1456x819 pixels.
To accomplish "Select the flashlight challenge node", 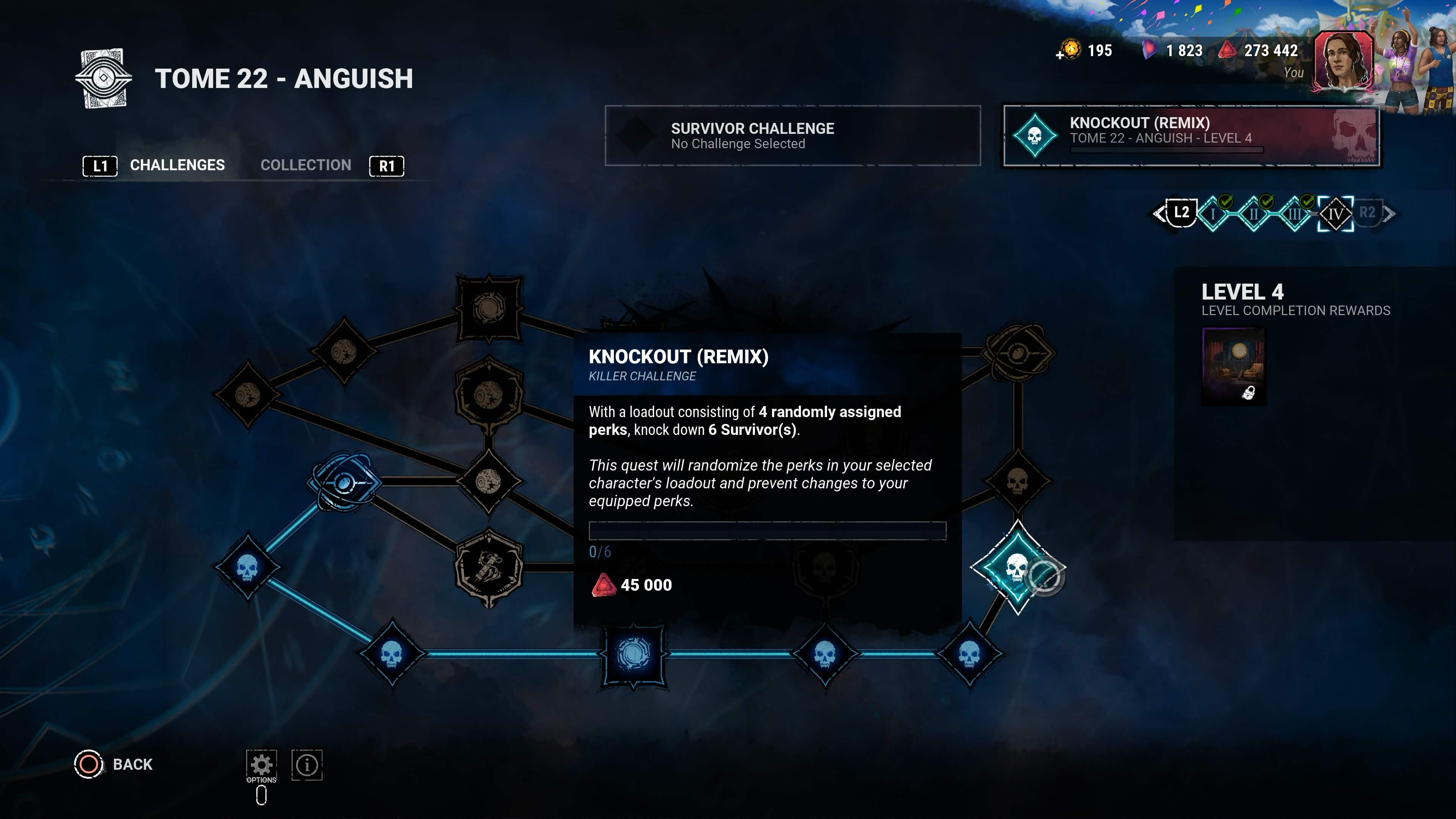I will point(488,568).
